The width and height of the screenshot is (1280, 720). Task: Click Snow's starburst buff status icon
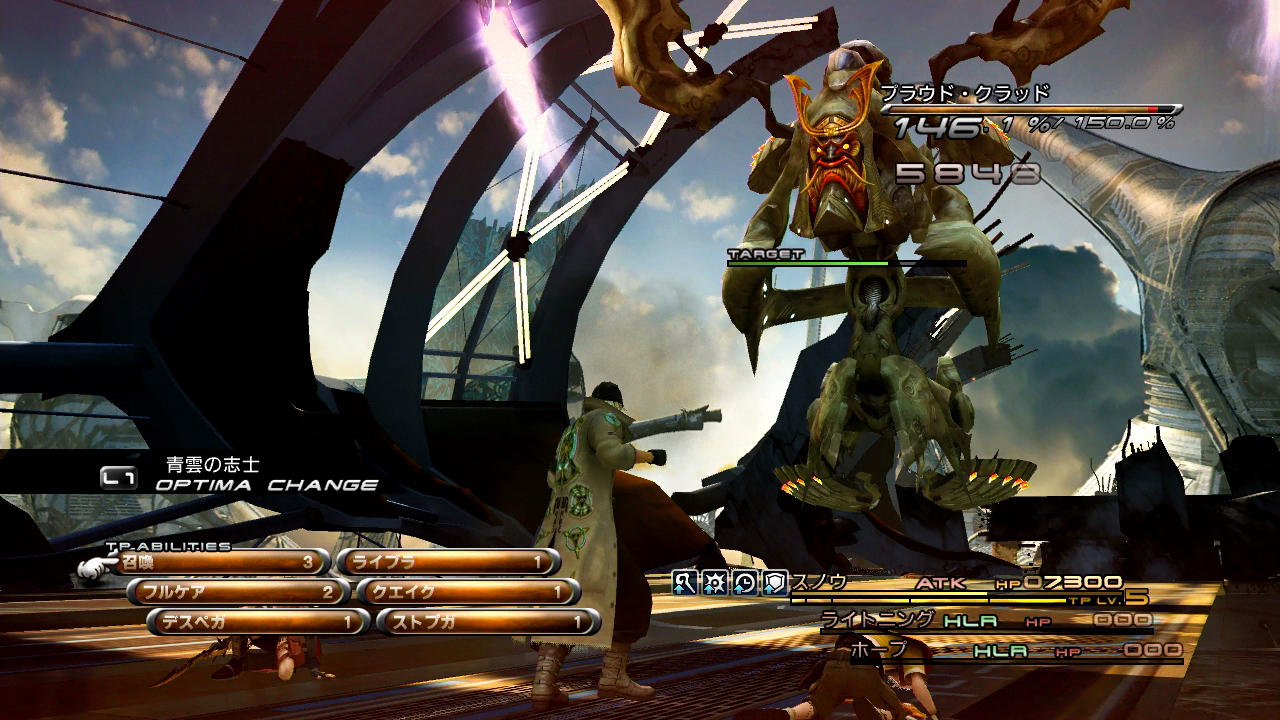714,583
